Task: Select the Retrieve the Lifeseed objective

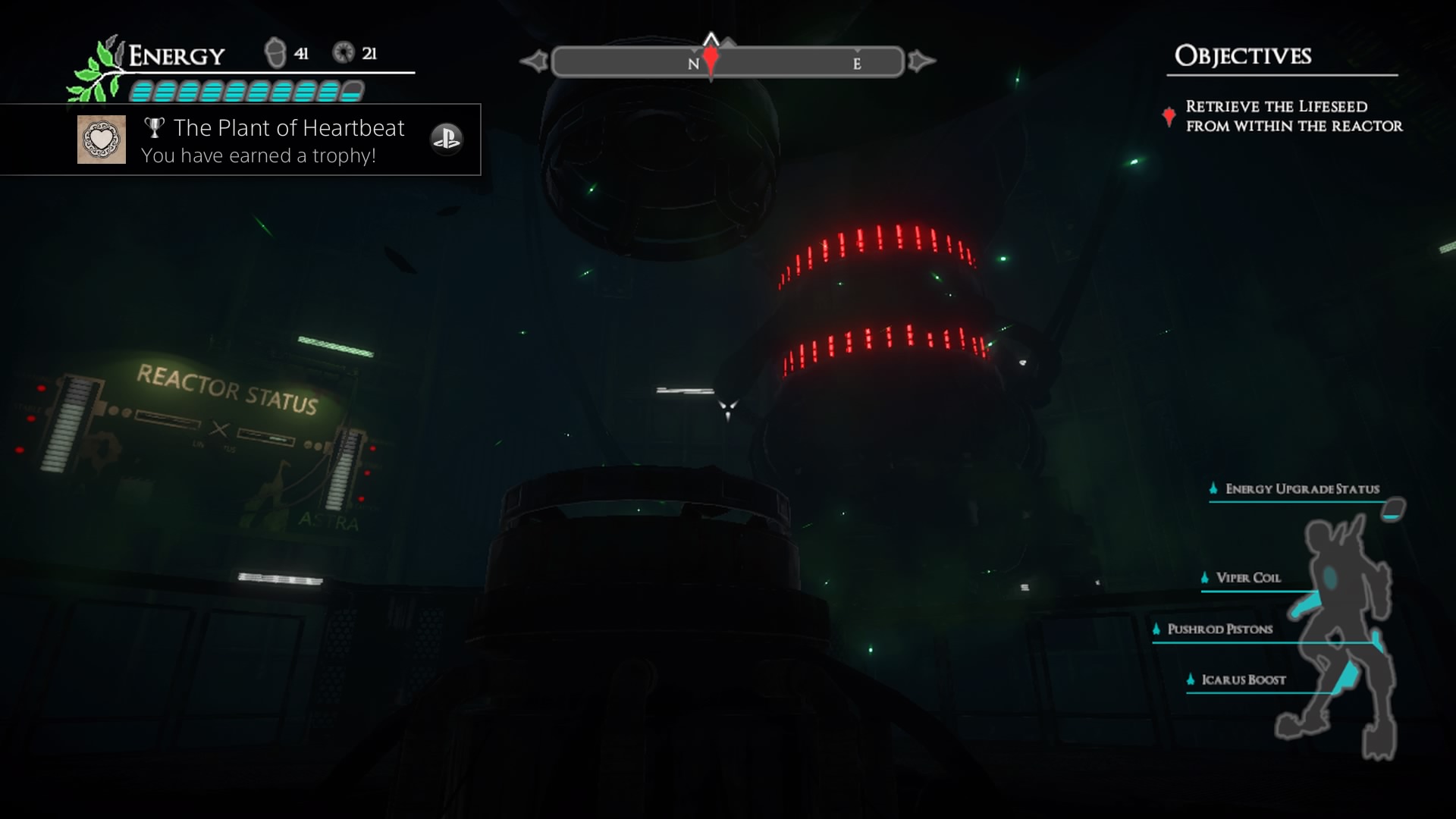Action: 1293,116
